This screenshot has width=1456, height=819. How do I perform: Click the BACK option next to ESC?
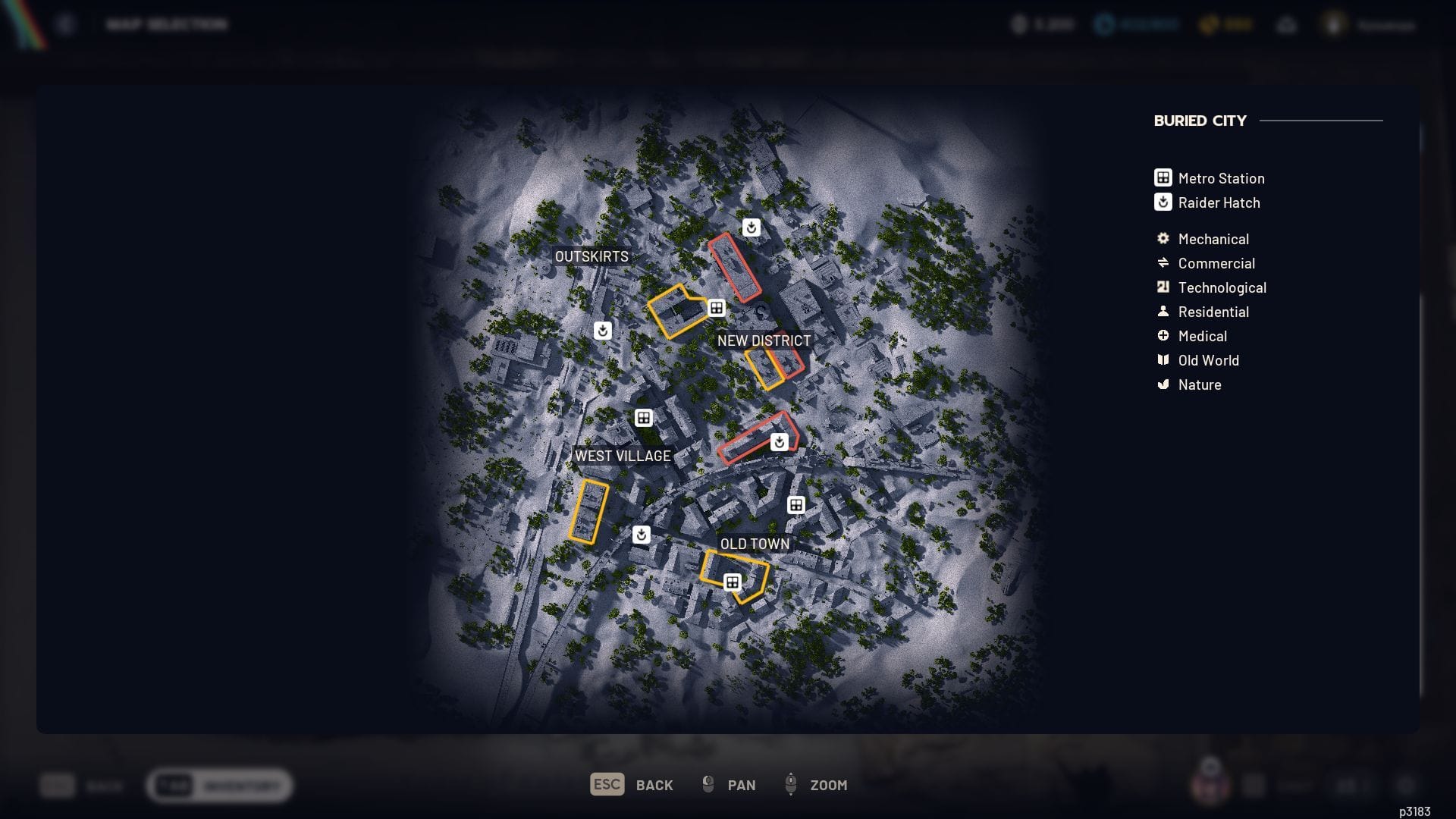[654, 785]
